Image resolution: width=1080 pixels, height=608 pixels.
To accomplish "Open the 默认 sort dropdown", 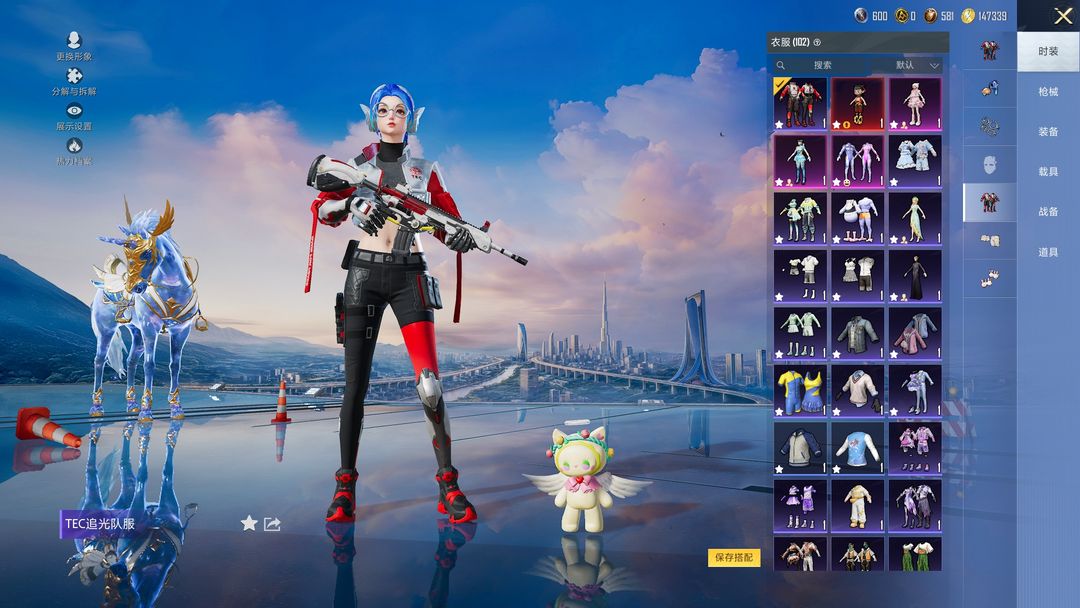I will pyautogui.click(x=916, y=65).
